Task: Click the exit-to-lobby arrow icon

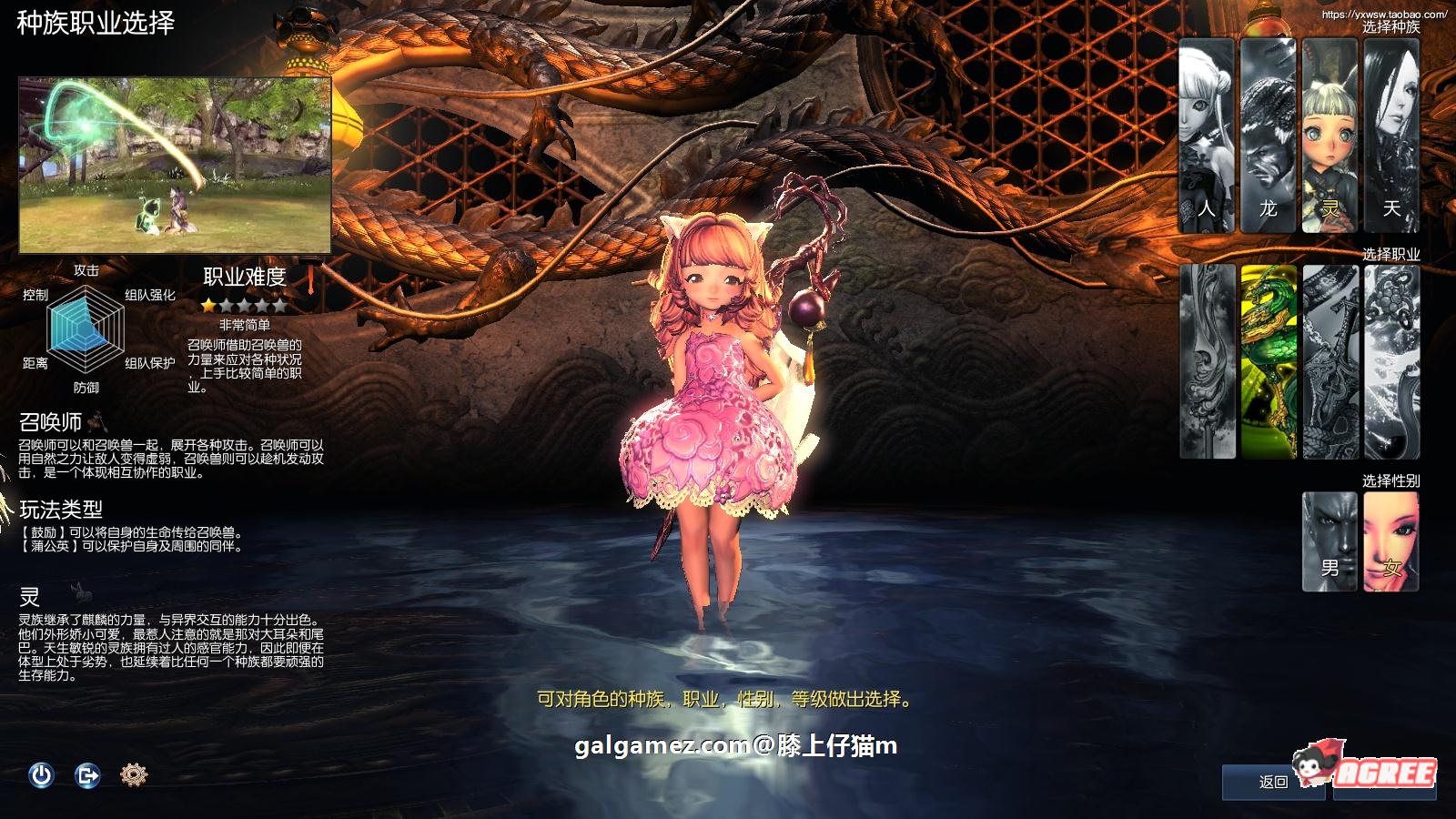Action: click(x=87, y=775)
